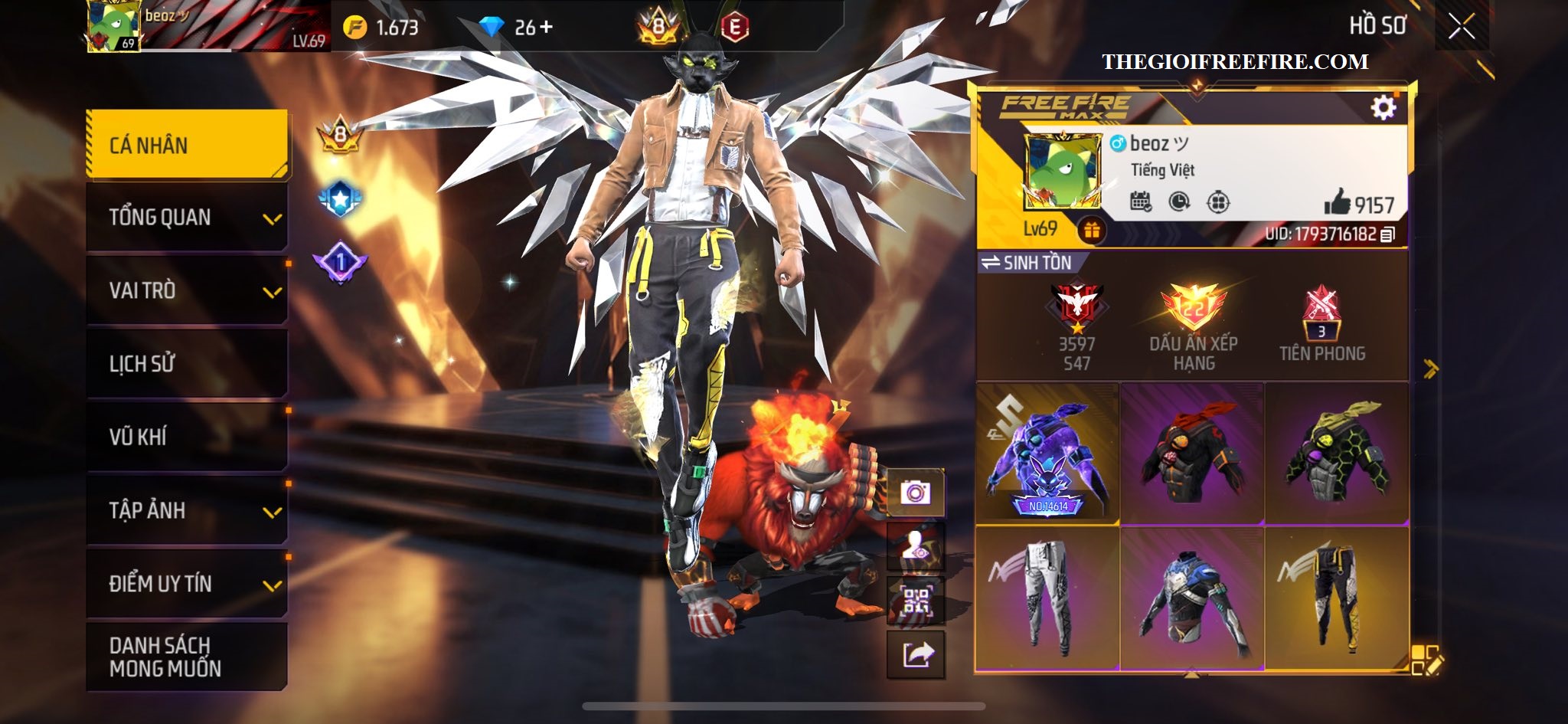Take a photo with camera button
Image resolution: width=1568 pixels, height=724 pixels.
pos(915,493)
